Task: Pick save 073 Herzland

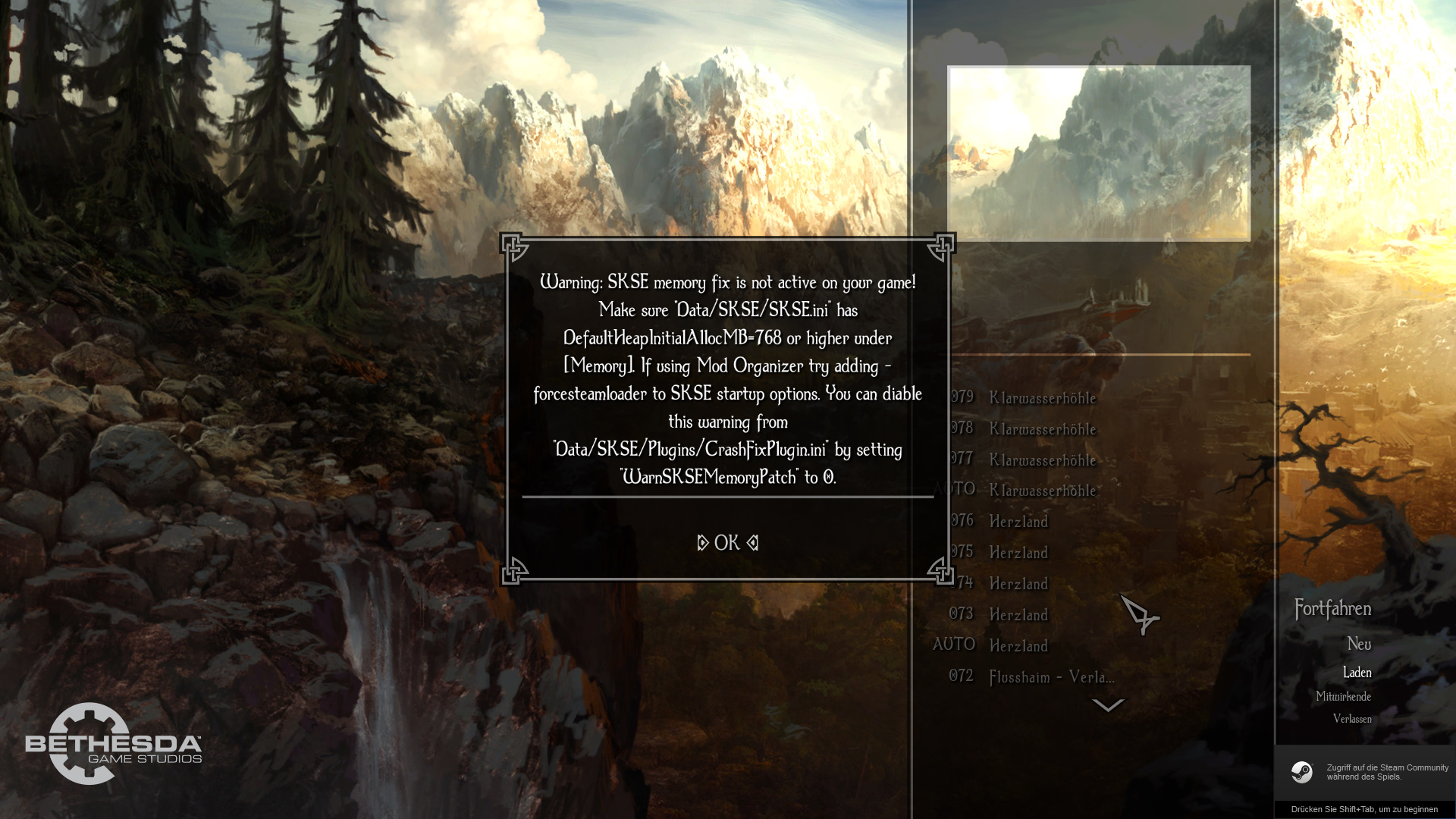Action: 1018,615
